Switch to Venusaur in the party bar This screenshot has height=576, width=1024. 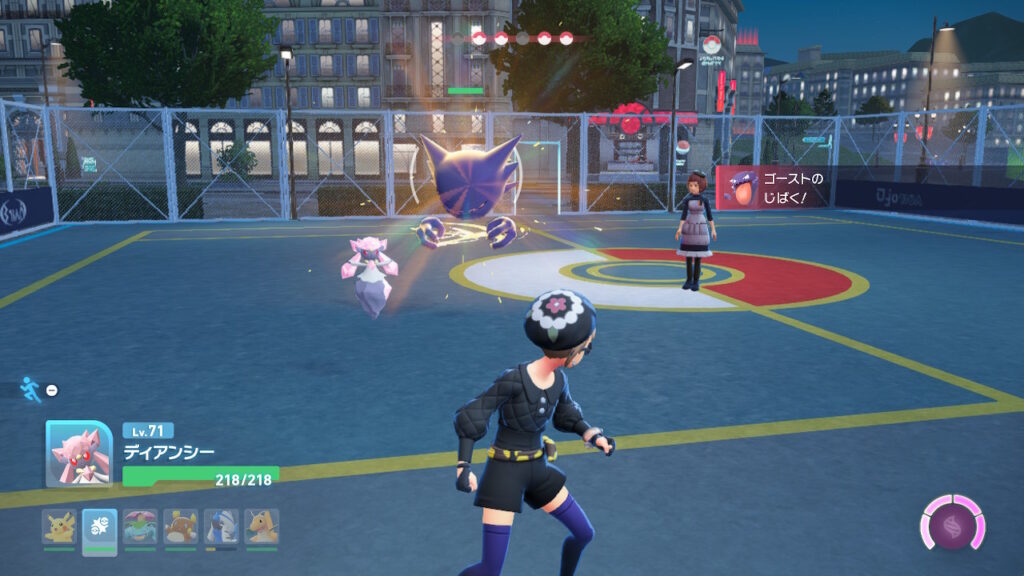pos(140,527)
